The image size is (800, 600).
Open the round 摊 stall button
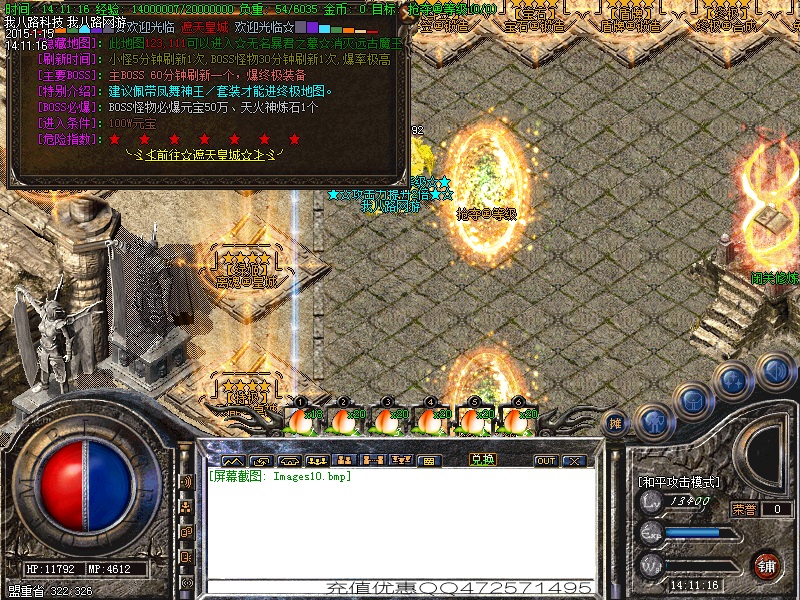[617, 424]
